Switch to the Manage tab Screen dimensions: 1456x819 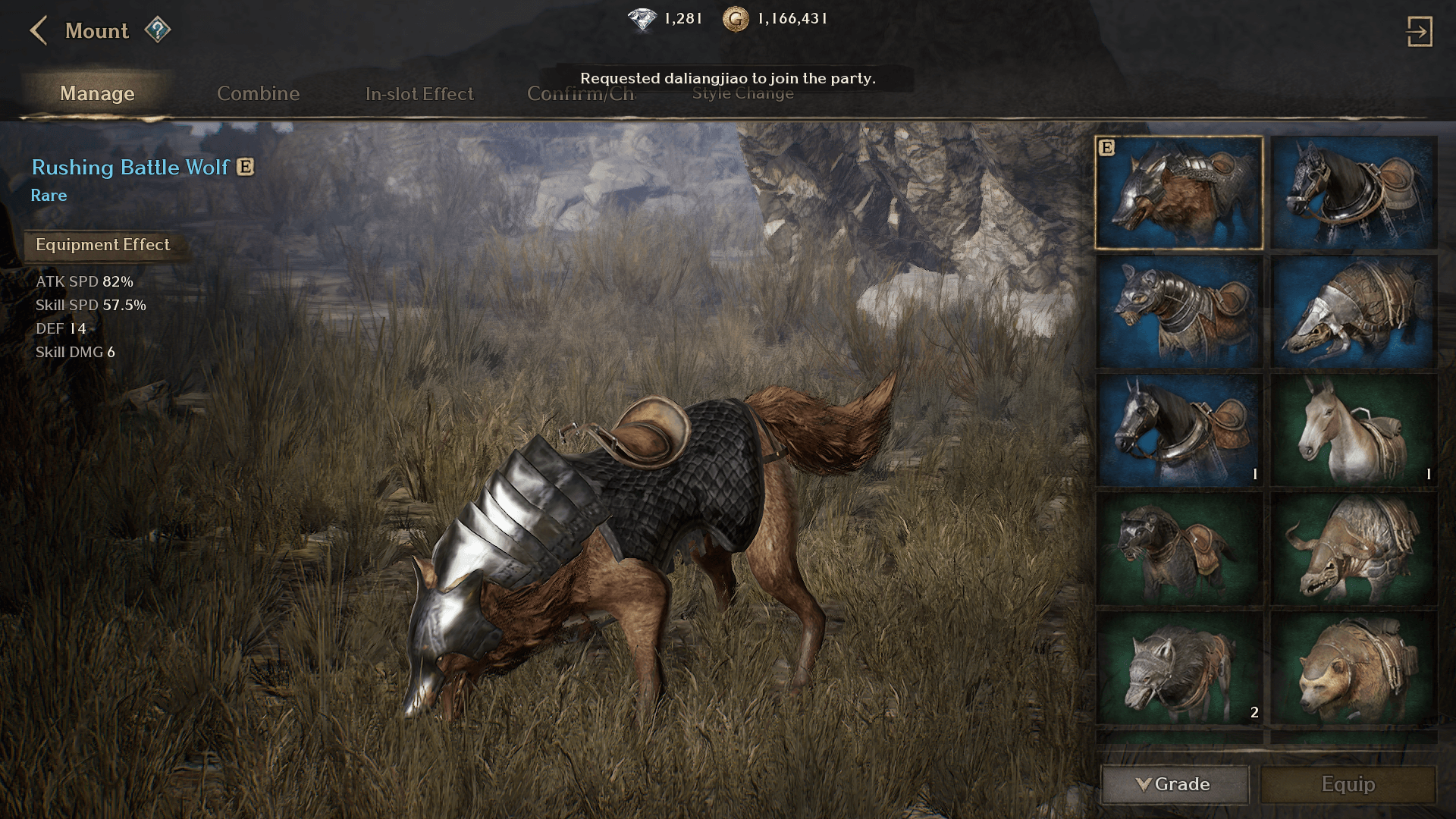pyautogui.click(x=97, y=93)
